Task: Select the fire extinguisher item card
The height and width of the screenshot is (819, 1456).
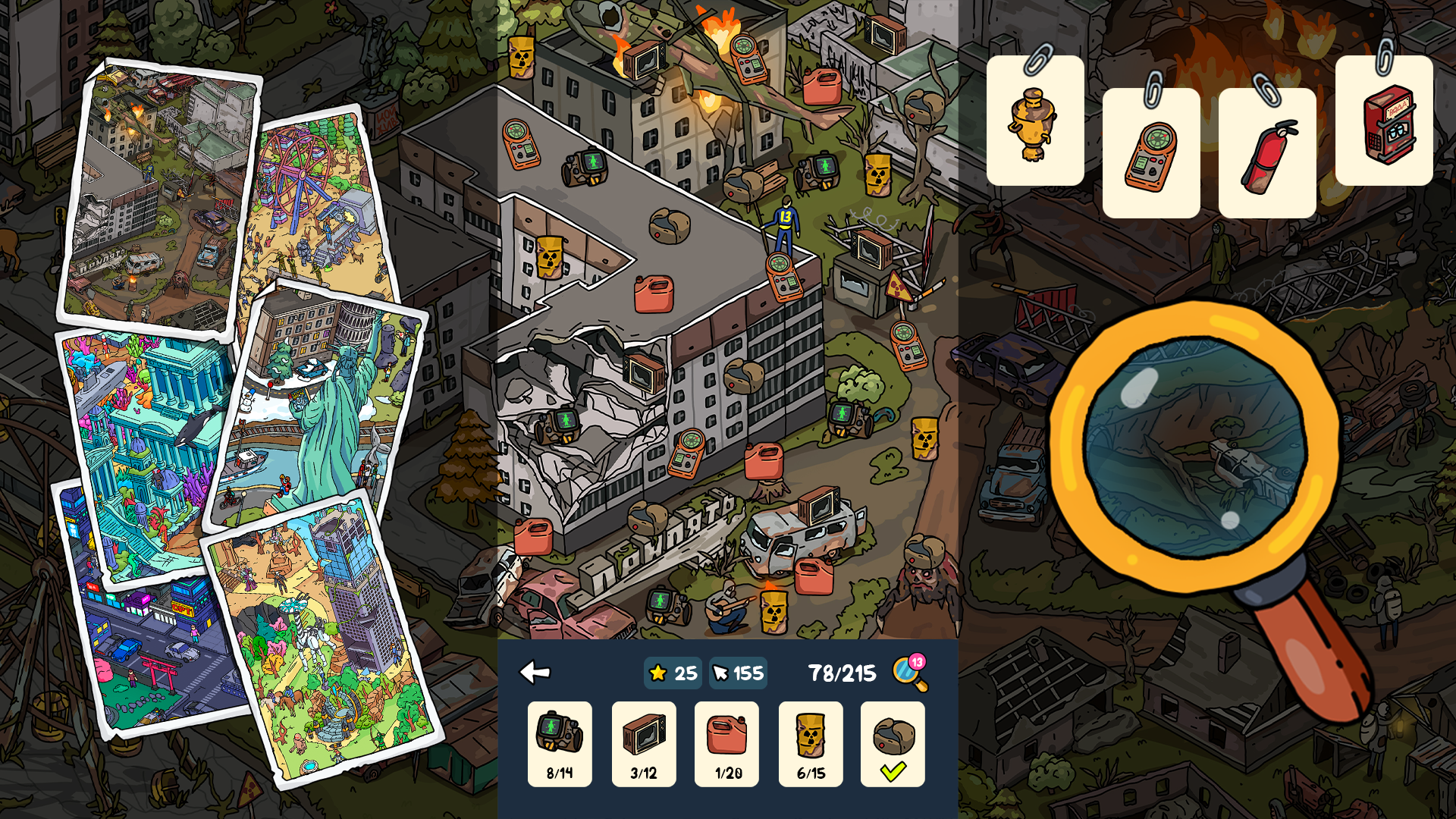Action: point(1267,154)
